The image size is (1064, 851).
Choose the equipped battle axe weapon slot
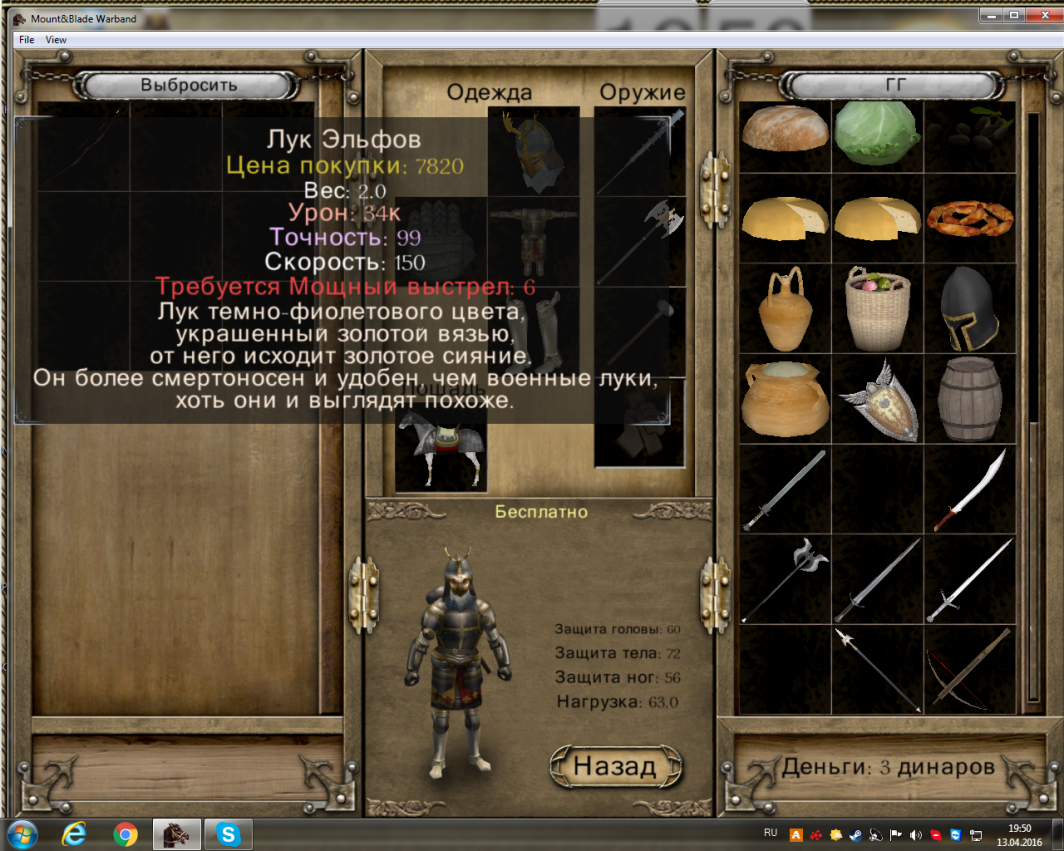click(x=640, y=240)
